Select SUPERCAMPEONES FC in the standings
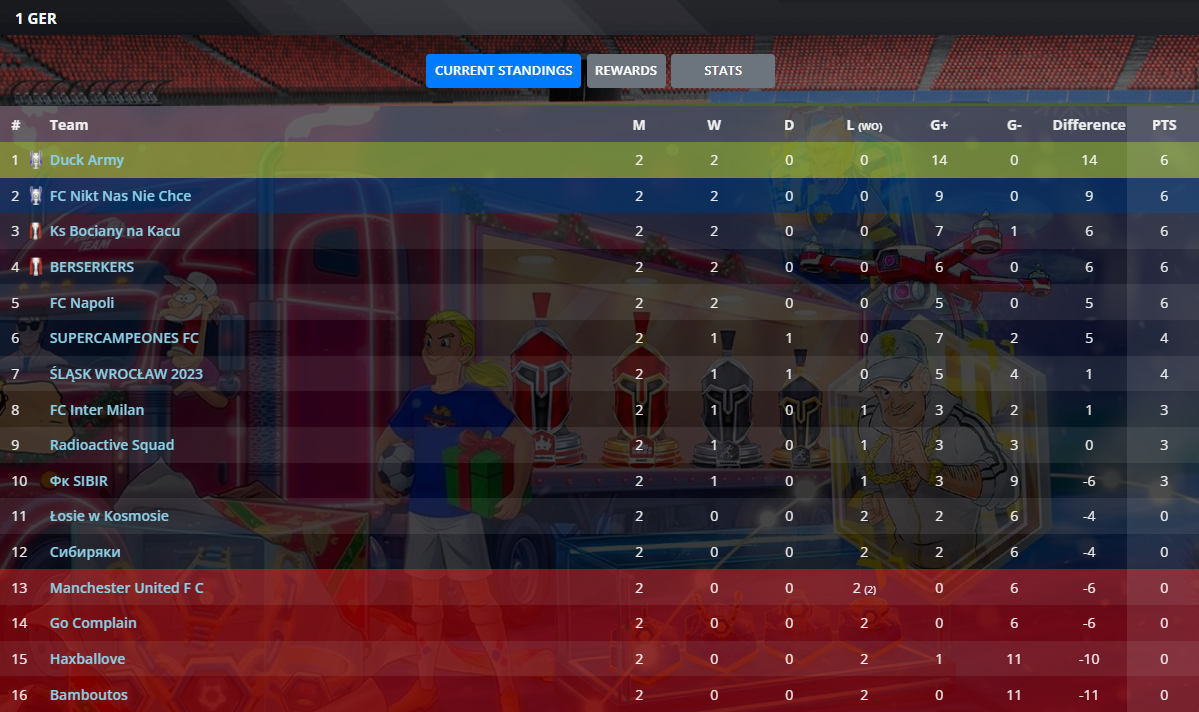Image resolution: width=1199 pixels, height=712 pixels. pyautogui.click(x=124, y=338)
